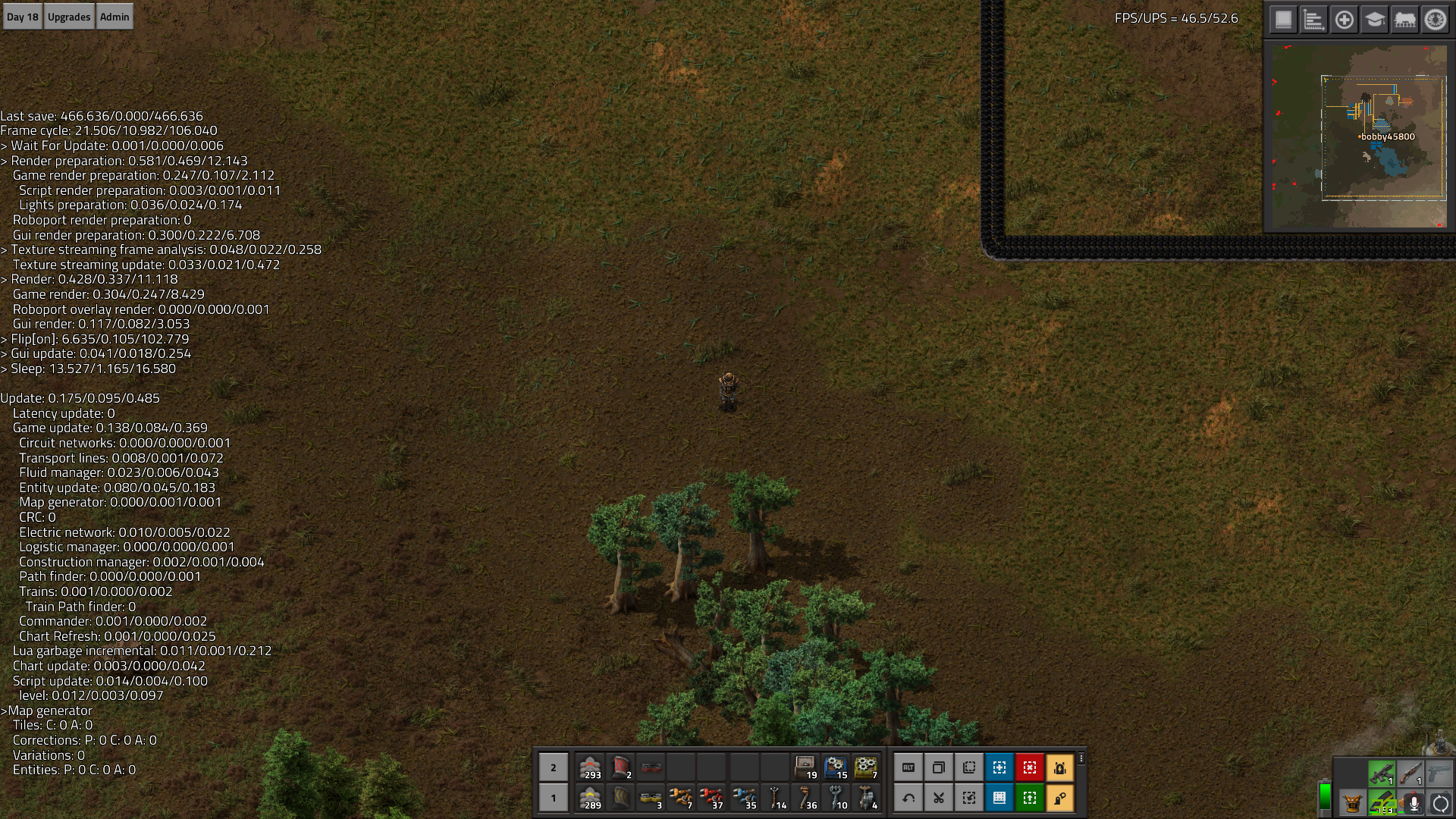Open the Upgrades panel
This screenshot has width=1456, height=819.
click(x=69, y=17)
